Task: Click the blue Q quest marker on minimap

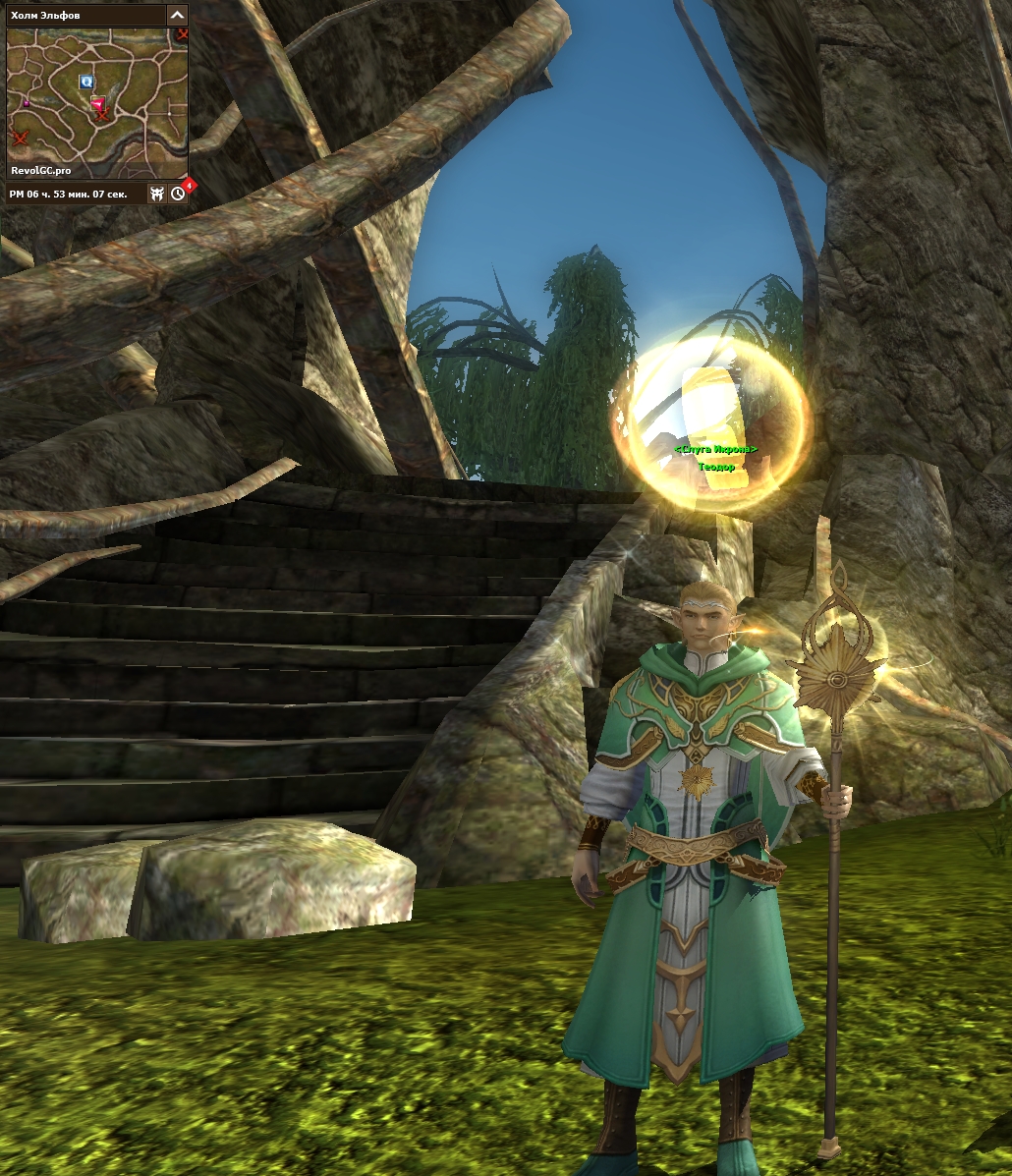Action: coord(86,82)
